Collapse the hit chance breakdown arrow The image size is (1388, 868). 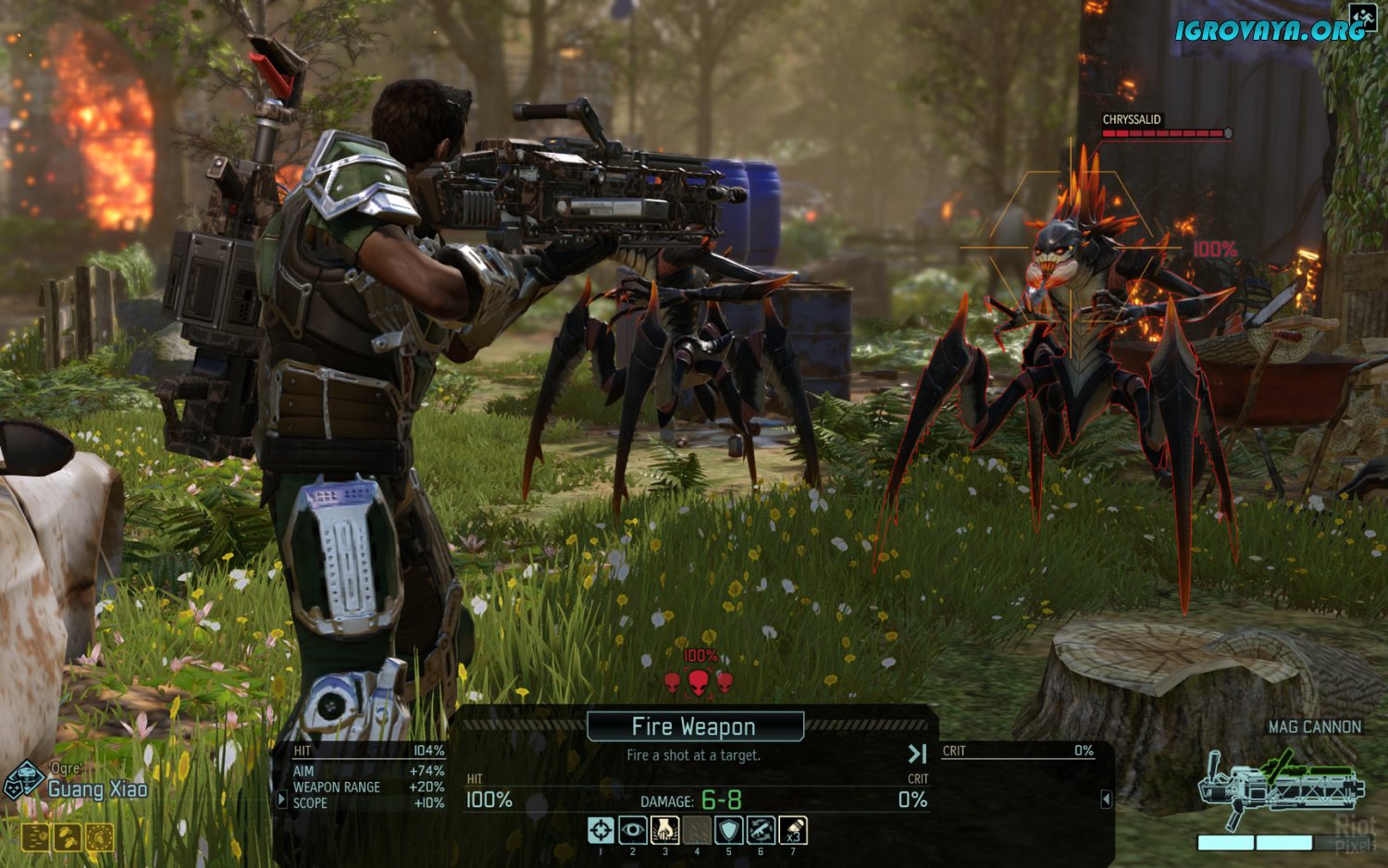click(282, 799)
